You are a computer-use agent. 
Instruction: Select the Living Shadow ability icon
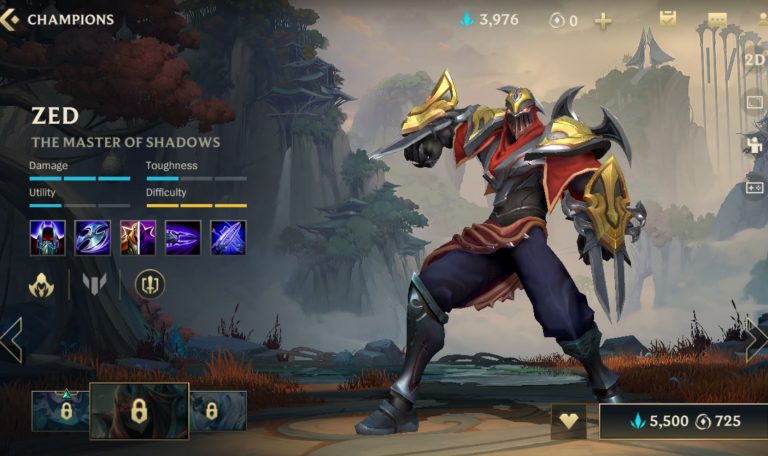[138, 238]
